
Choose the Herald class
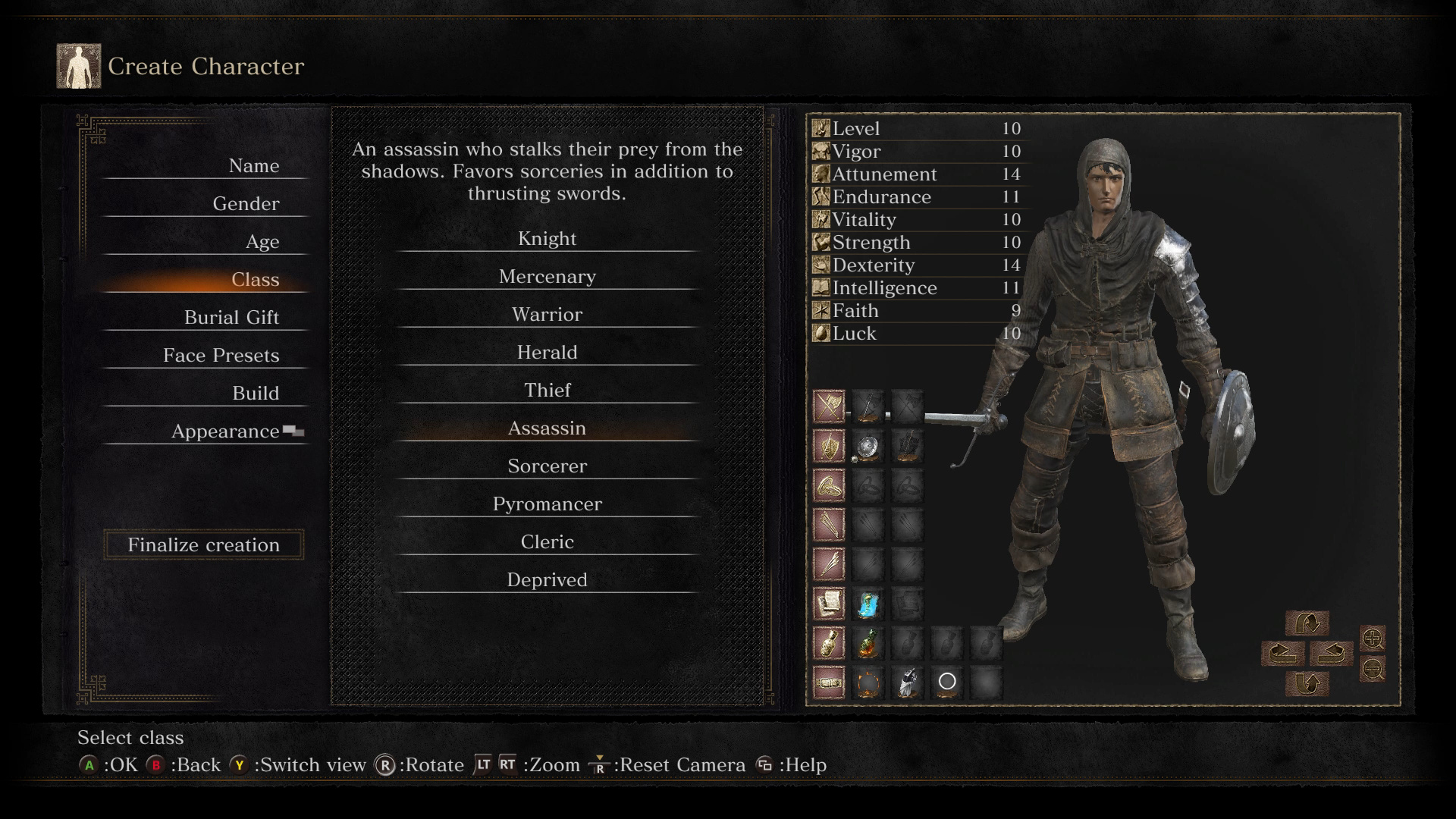tap(547, 353)
